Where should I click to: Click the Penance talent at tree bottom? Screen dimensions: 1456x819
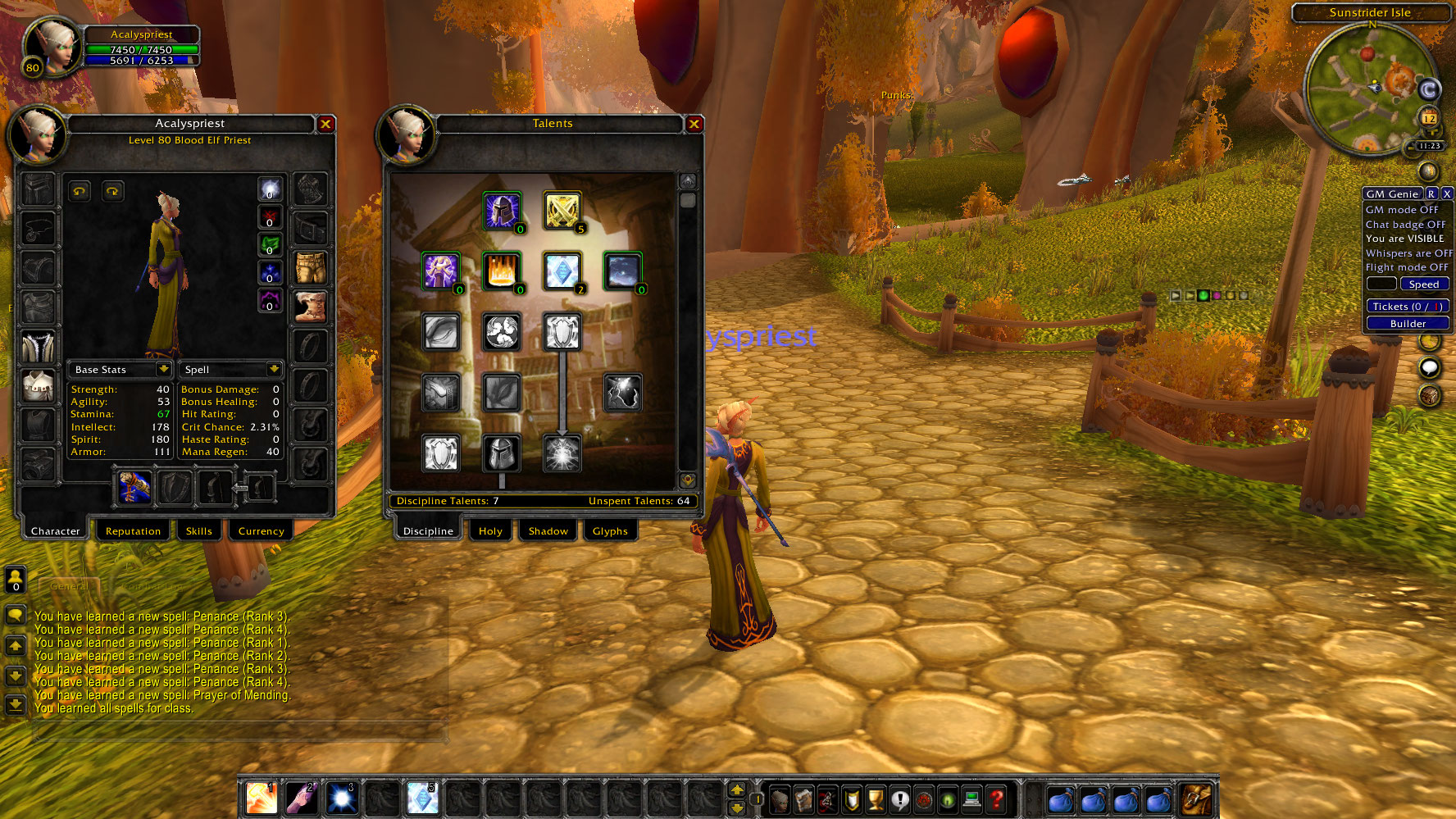coord(563,453)
